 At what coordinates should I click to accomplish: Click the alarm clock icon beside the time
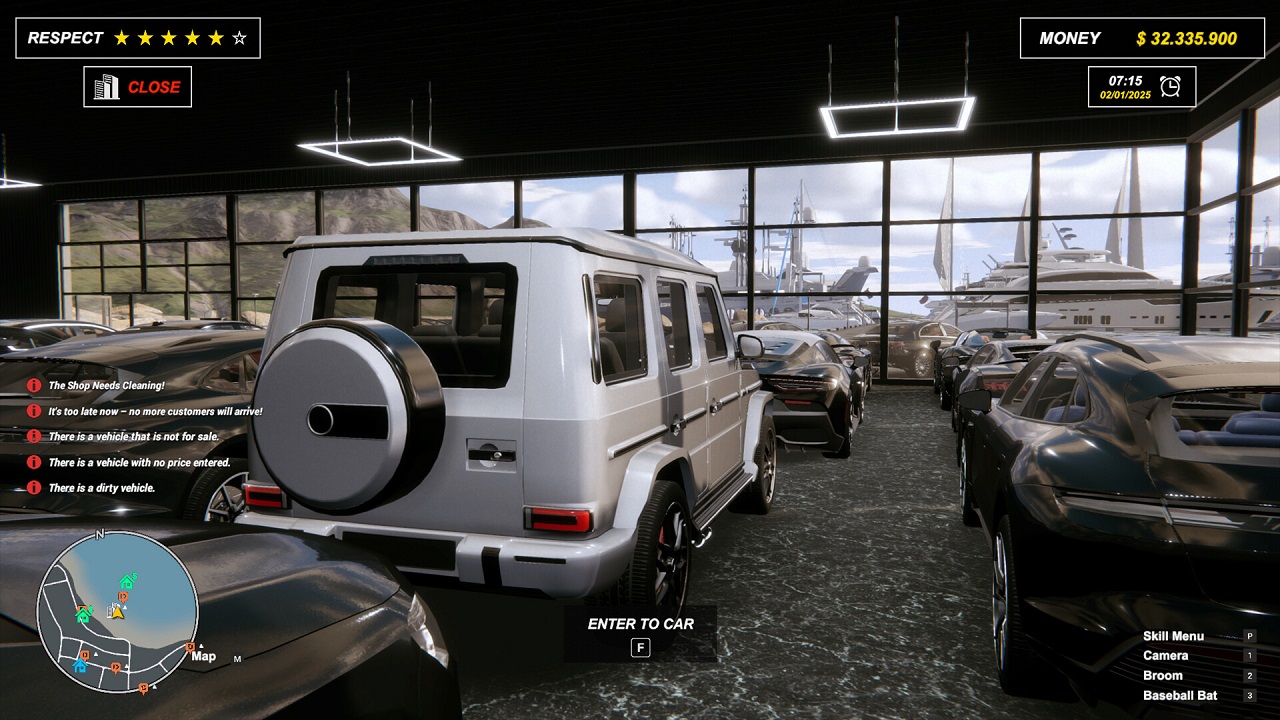(1171, 85)
